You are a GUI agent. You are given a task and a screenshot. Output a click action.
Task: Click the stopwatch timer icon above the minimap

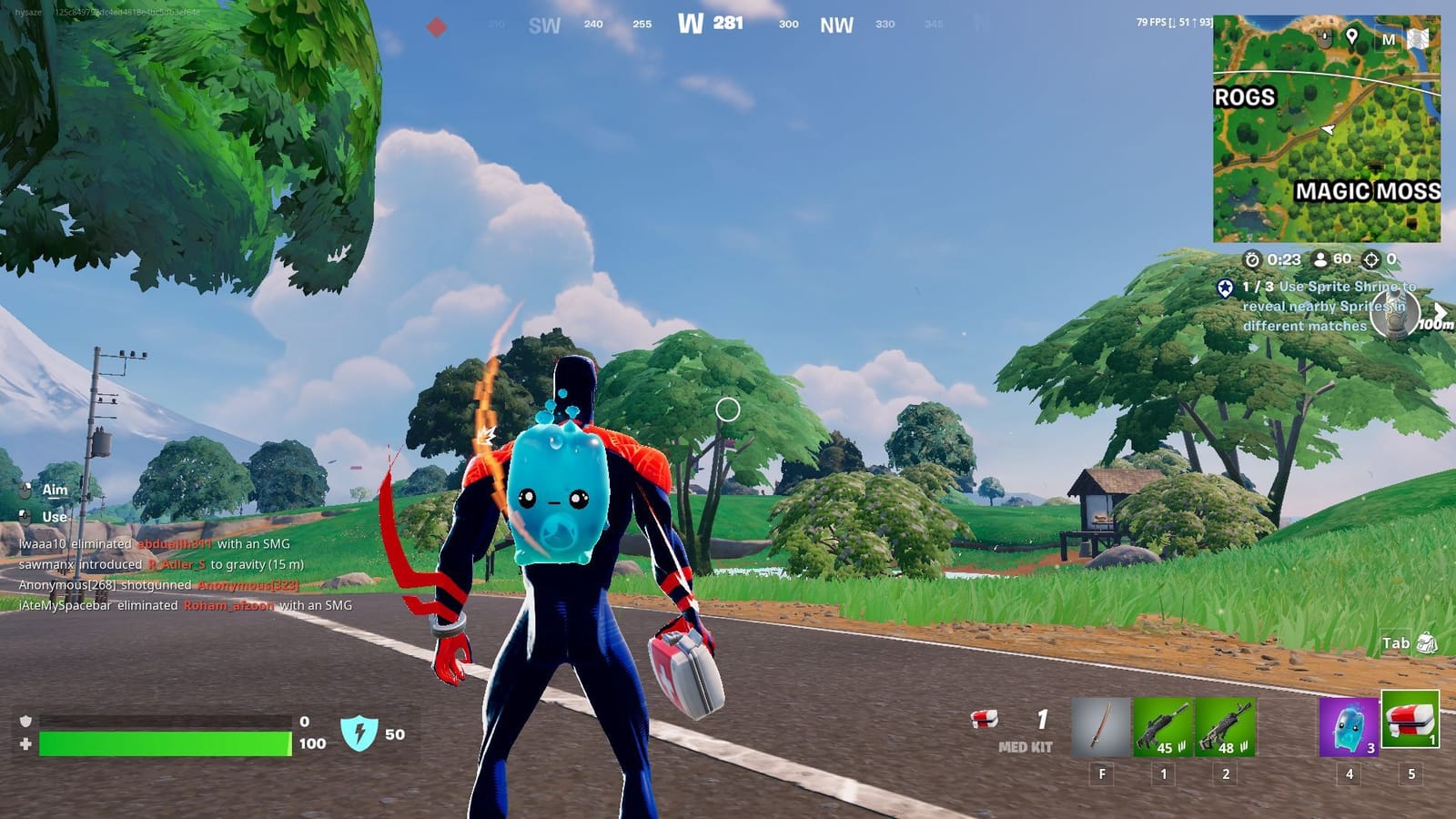1253,259
